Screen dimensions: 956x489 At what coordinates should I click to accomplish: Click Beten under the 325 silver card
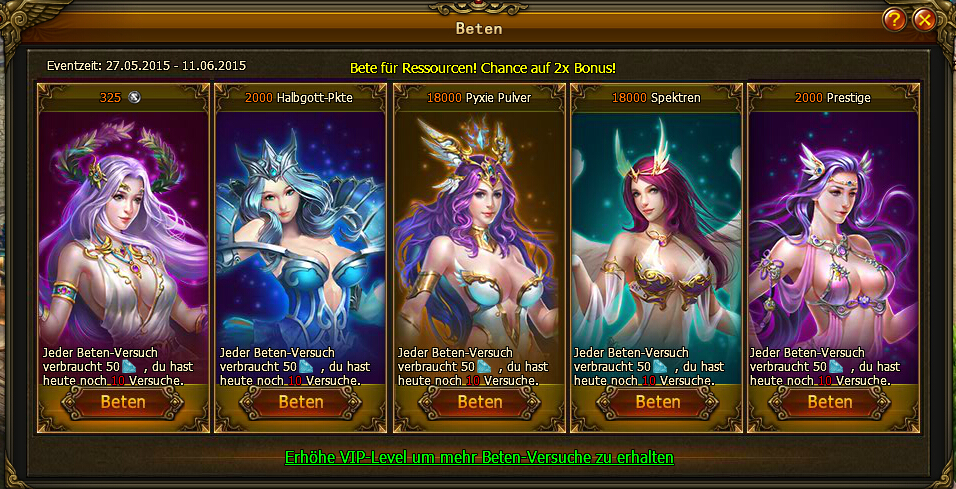(123, 402)
